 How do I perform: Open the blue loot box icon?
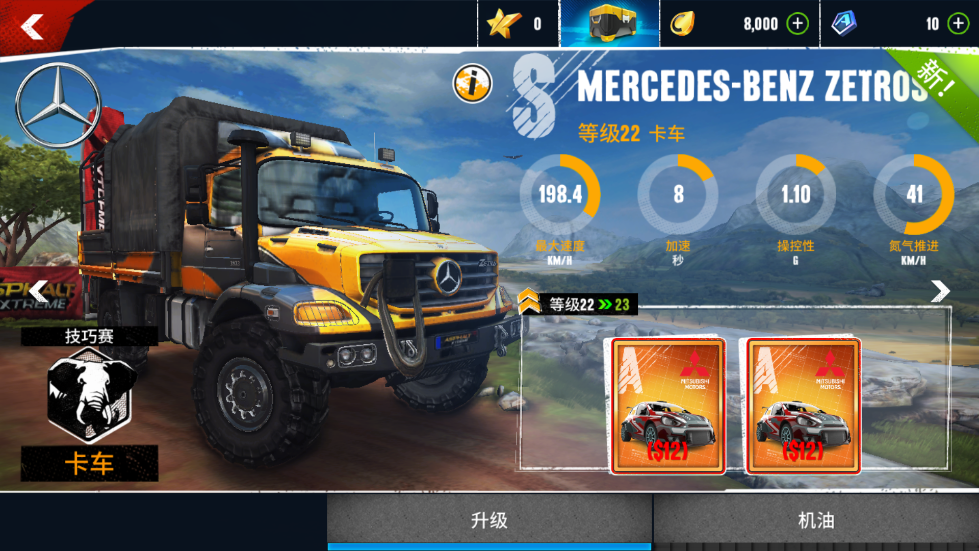coord(609,23)
